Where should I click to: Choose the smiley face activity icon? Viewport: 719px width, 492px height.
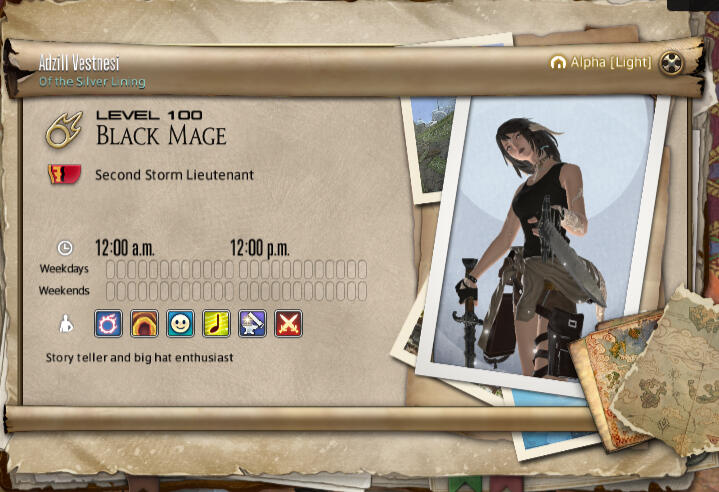click(x=180, y=323)
